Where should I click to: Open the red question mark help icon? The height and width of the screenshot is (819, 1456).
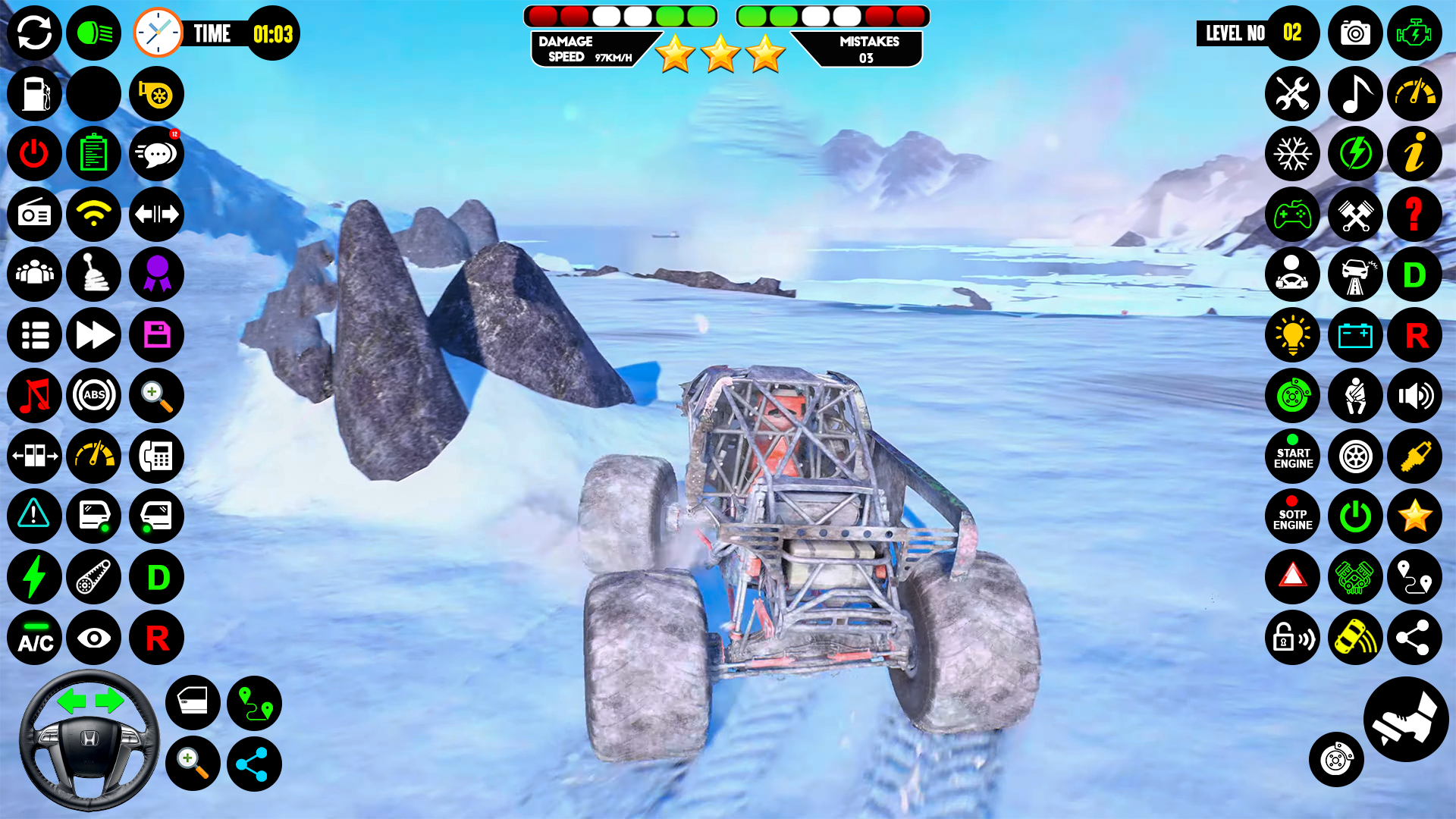pyautogui.click(x=1415, y=215)
